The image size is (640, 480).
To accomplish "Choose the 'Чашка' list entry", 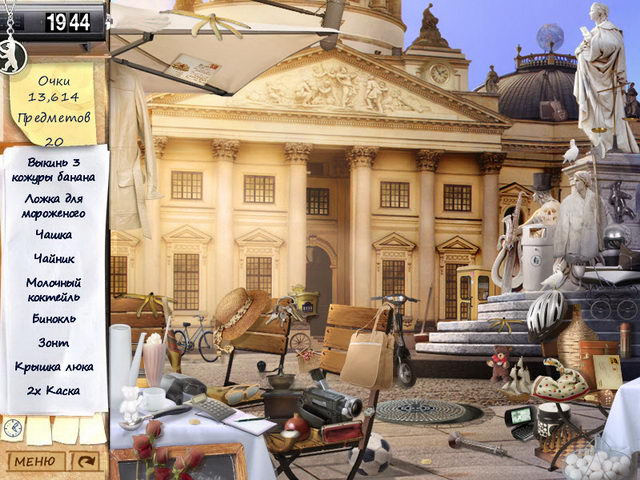I will point(54,235).
